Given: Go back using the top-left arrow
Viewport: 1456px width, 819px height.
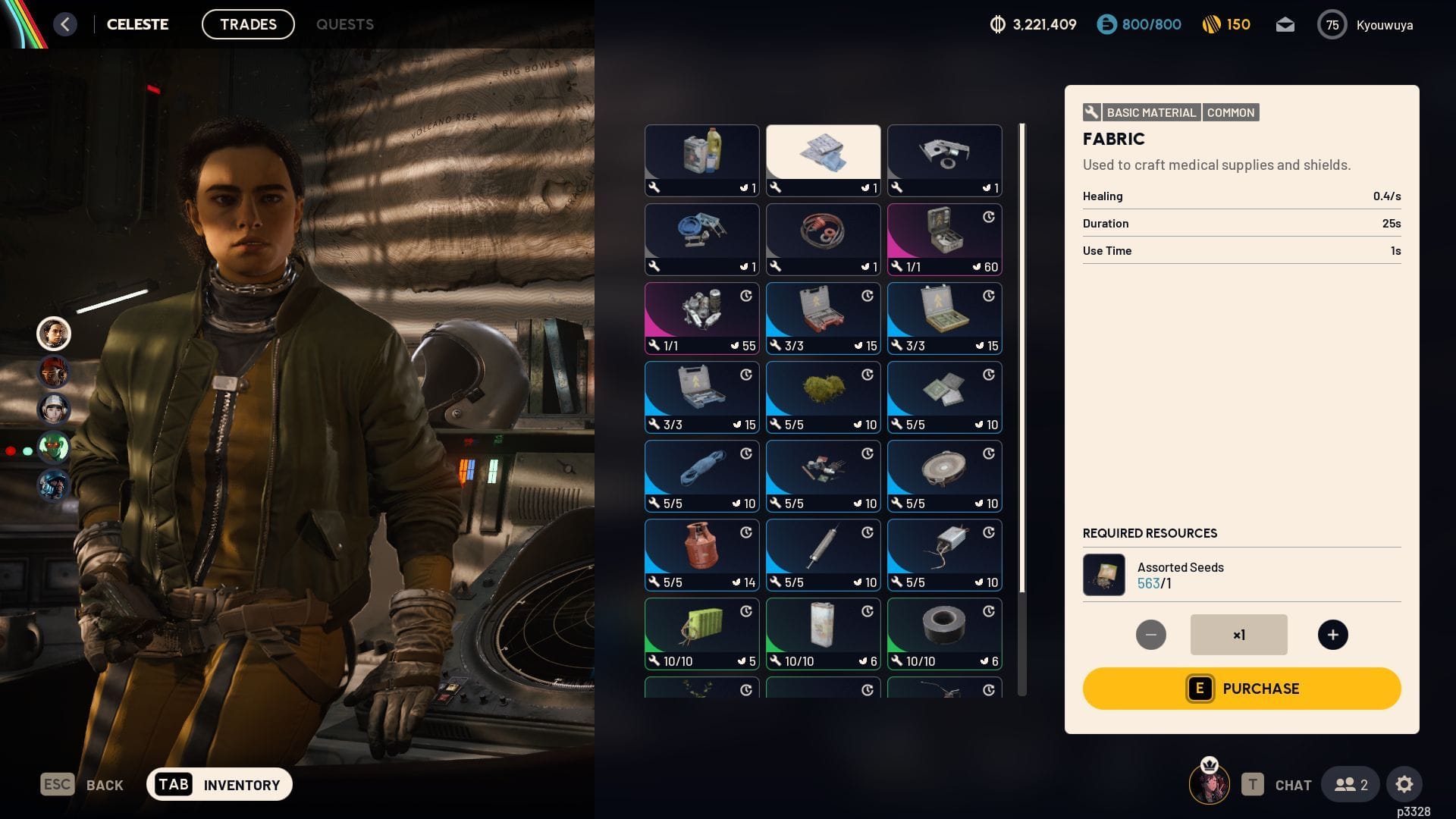Looking at the screenshot, I should (x=65, y=24).
